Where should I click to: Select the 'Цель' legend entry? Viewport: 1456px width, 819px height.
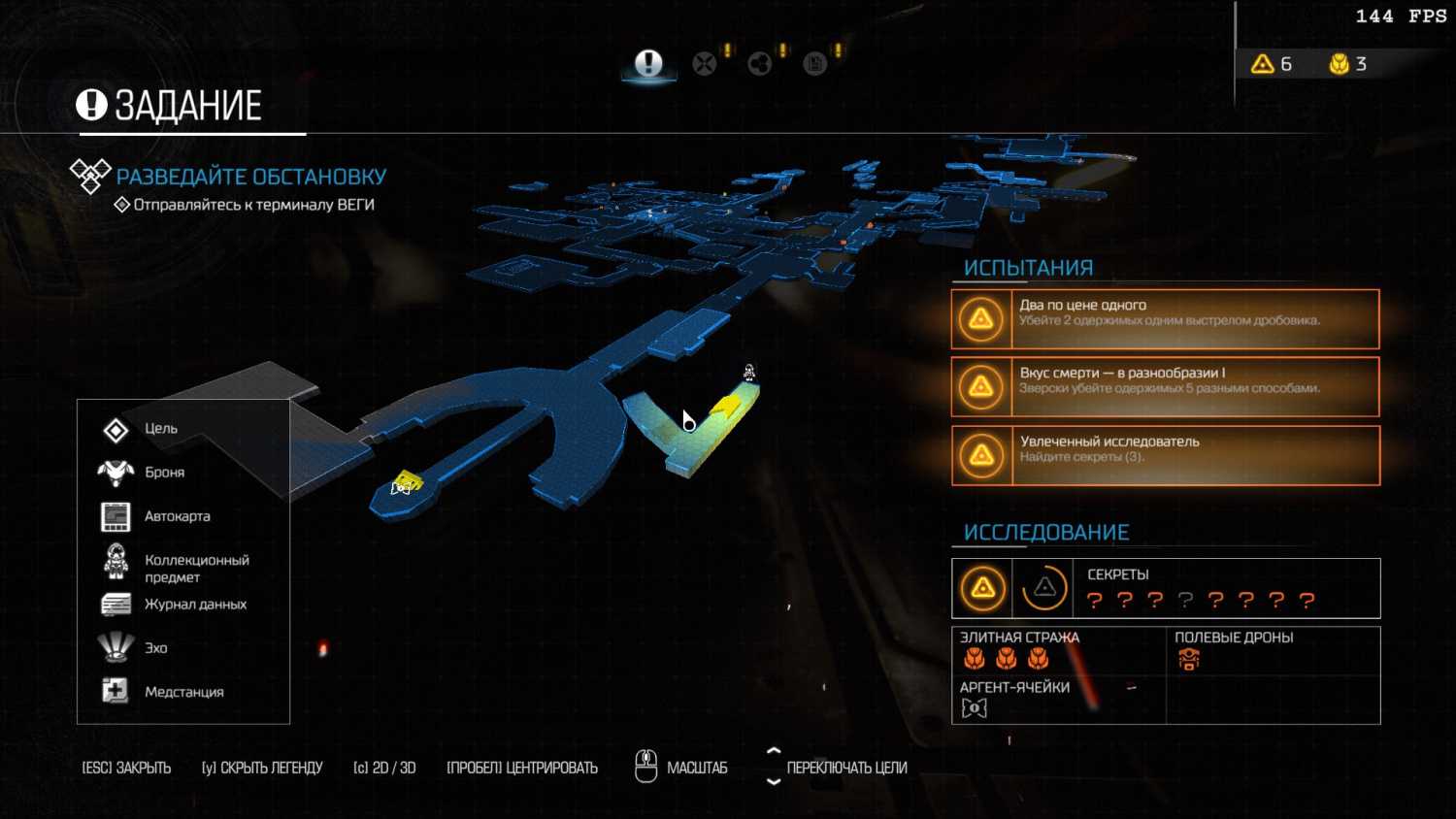click(161, 429)
